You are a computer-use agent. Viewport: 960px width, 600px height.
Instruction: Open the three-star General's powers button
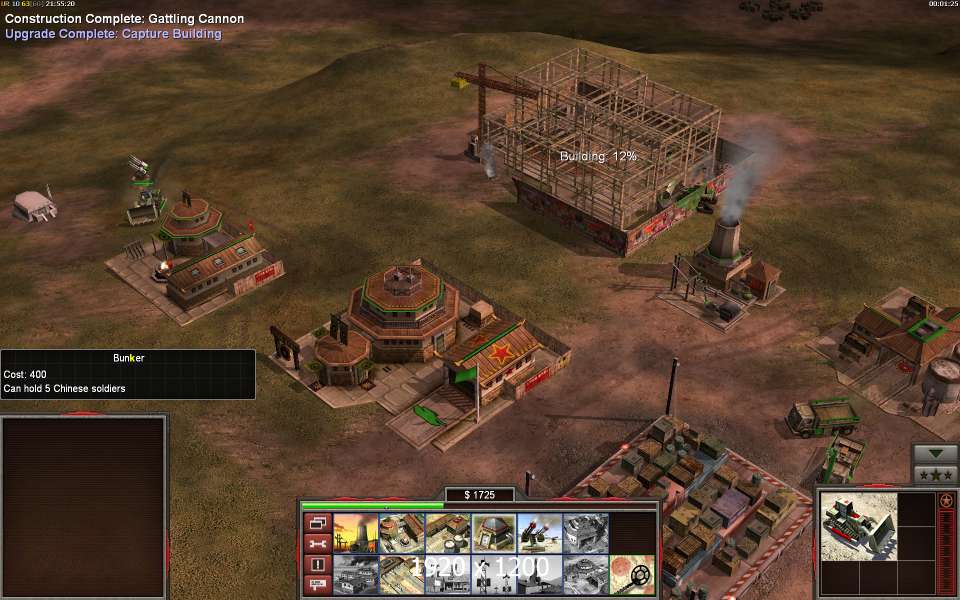tap(935, 474)
